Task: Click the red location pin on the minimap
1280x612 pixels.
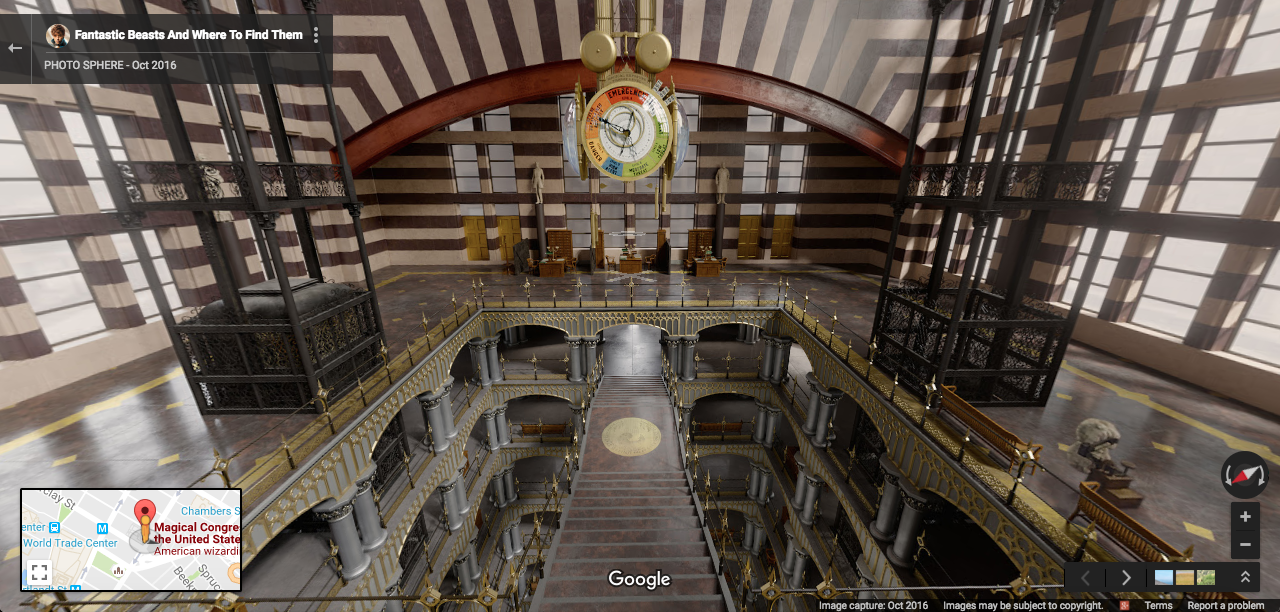Action: 145,513
